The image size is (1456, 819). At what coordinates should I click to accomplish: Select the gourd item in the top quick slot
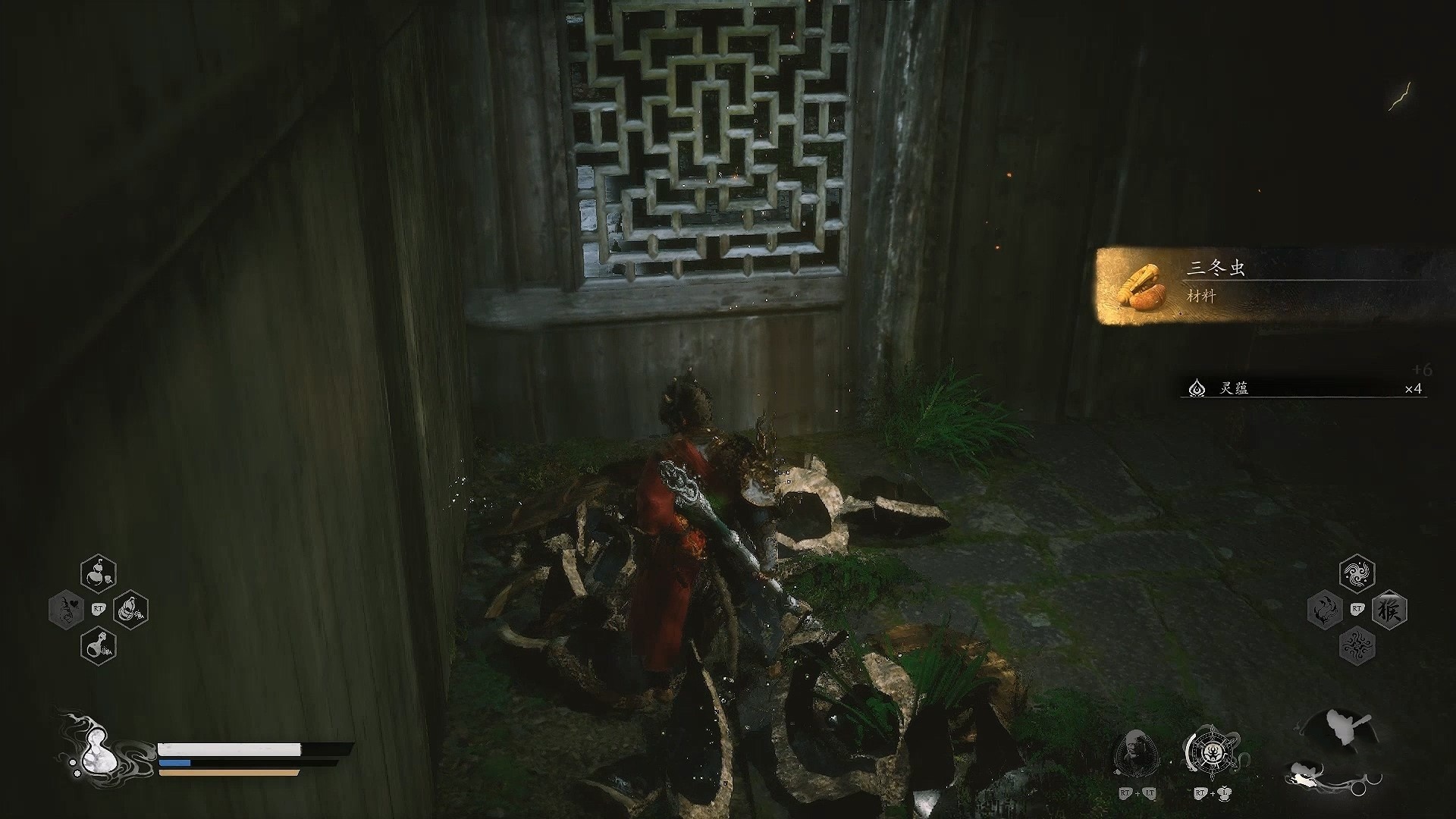[x=99, y=573]
